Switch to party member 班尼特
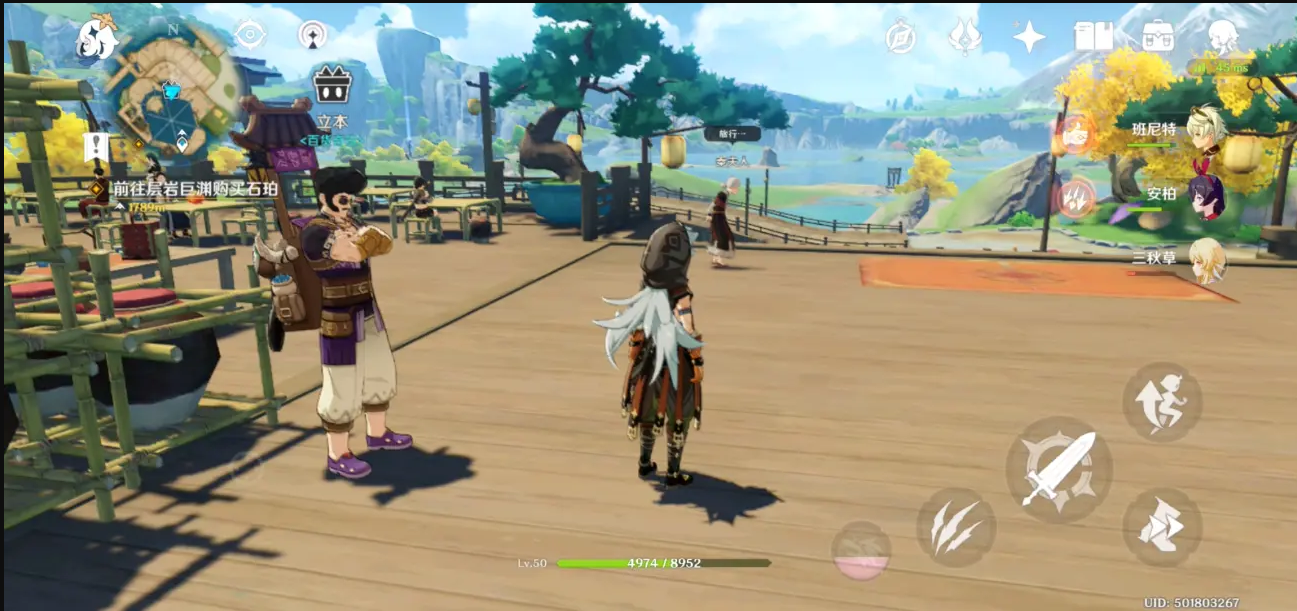Image resolution: width=1297 pixels, height=611 pixels. tap(1206, 130)
